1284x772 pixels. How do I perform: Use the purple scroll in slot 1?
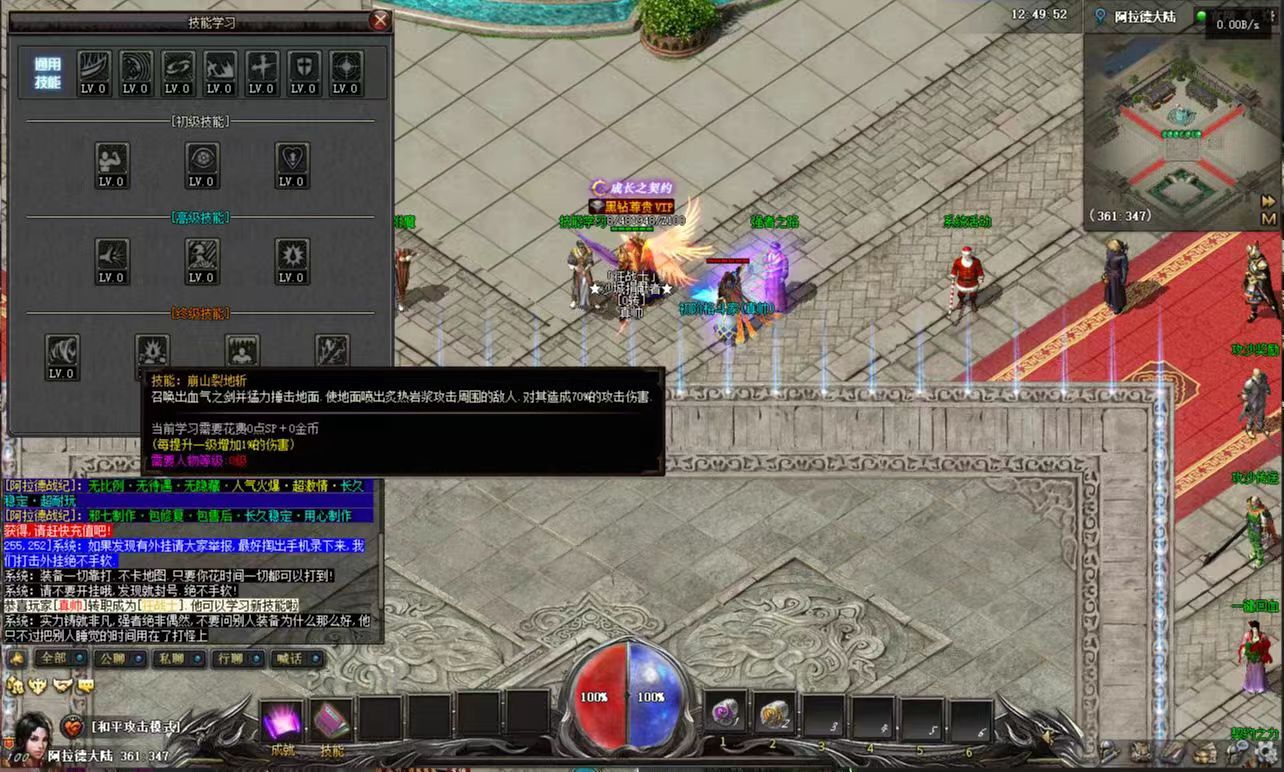coord(725,714)
